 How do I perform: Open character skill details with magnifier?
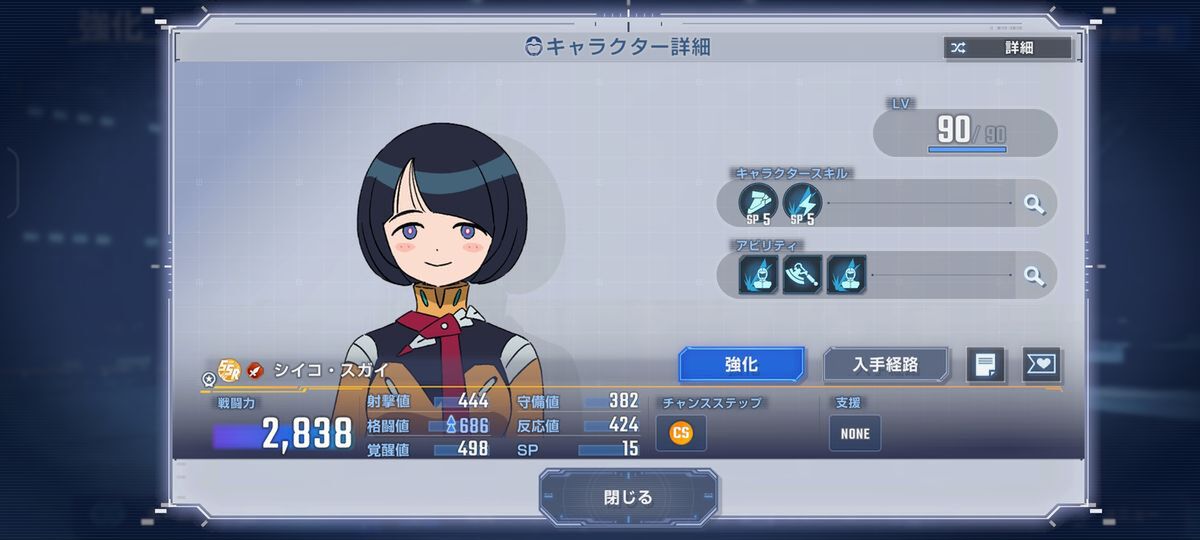click(1034, 204)
